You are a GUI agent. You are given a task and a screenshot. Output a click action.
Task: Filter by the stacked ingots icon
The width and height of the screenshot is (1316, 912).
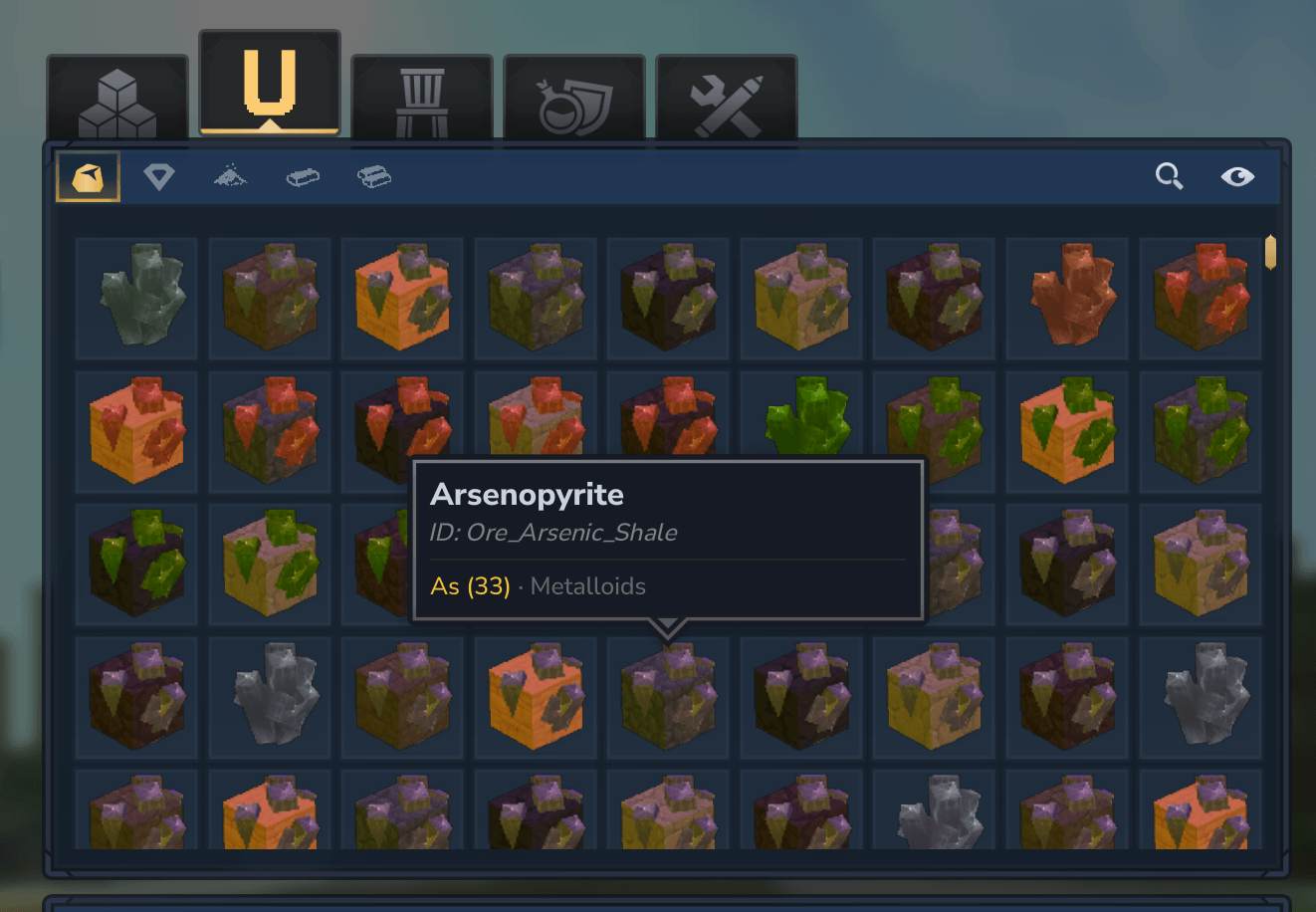374,177
